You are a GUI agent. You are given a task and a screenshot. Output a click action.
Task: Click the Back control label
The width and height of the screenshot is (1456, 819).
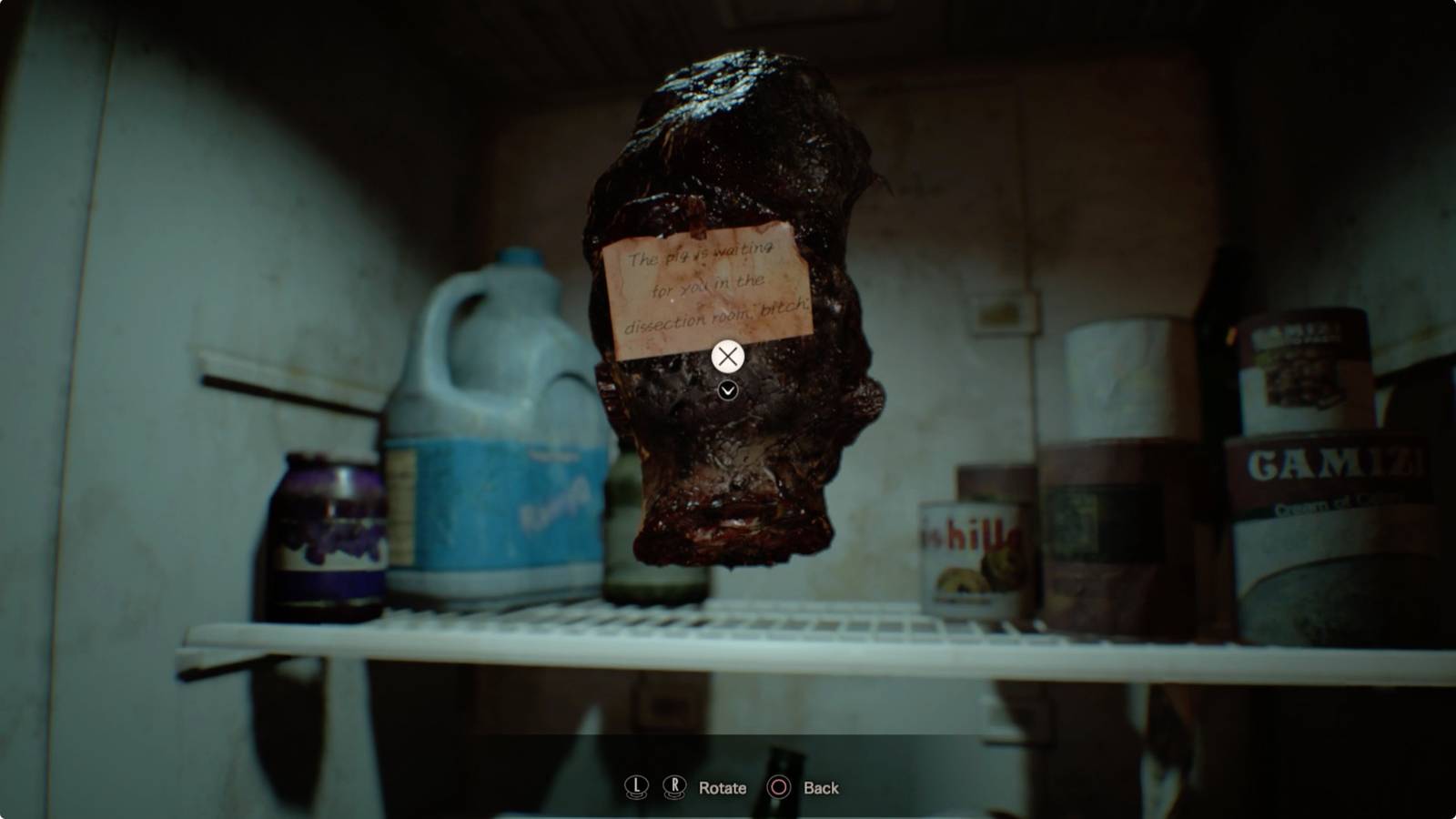coord(820,788)
